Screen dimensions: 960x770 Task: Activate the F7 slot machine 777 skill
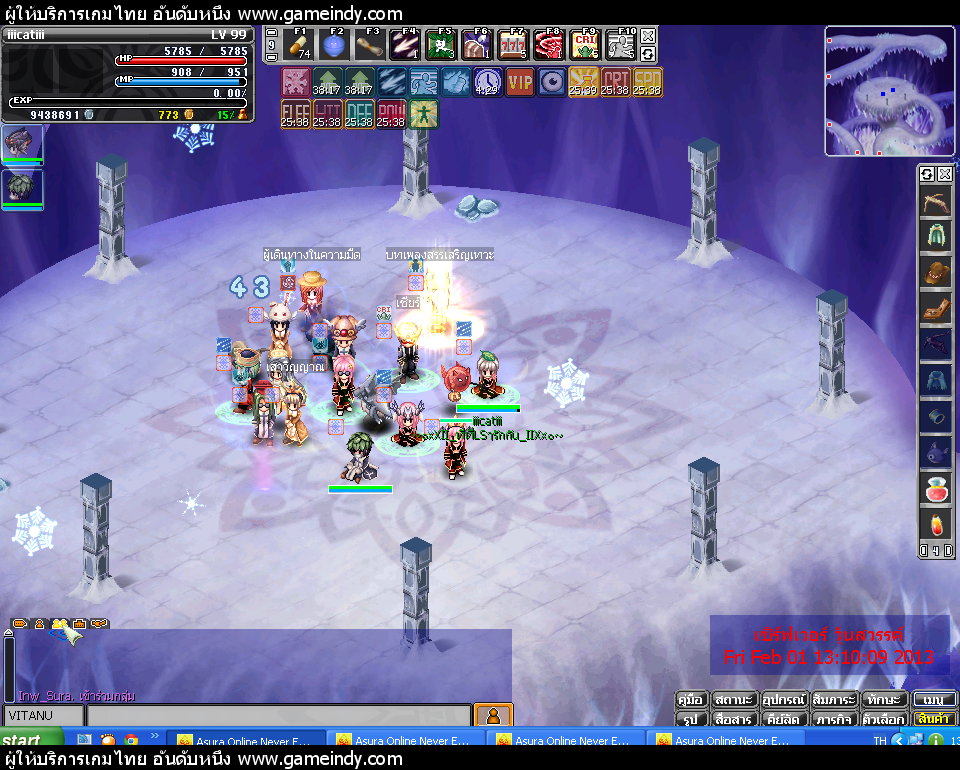(513, 46)
